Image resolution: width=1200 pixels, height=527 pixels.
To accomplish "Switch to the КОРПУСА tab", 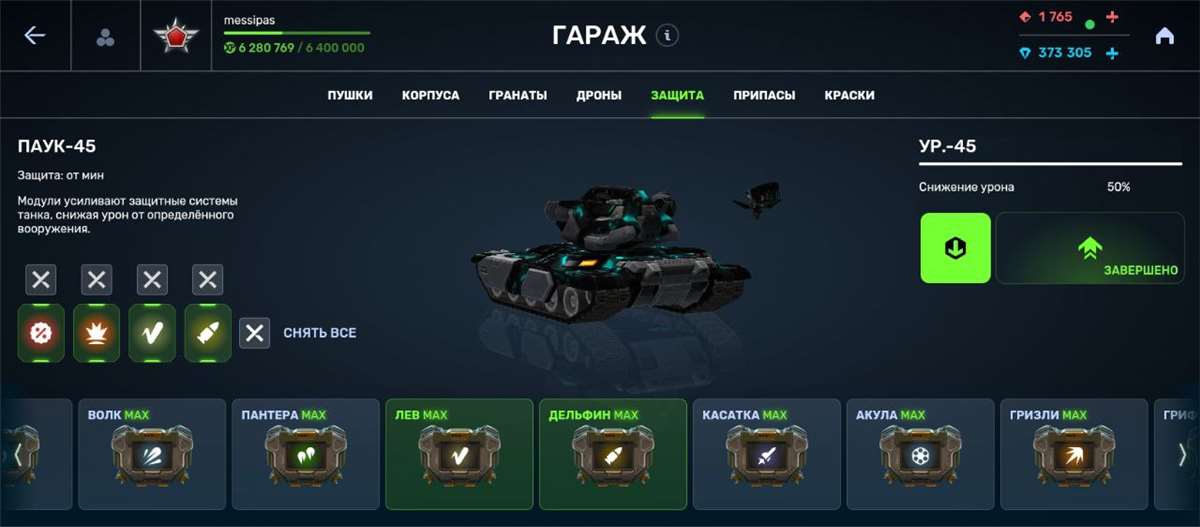I will pyautogui.click(x=431, y=96).
